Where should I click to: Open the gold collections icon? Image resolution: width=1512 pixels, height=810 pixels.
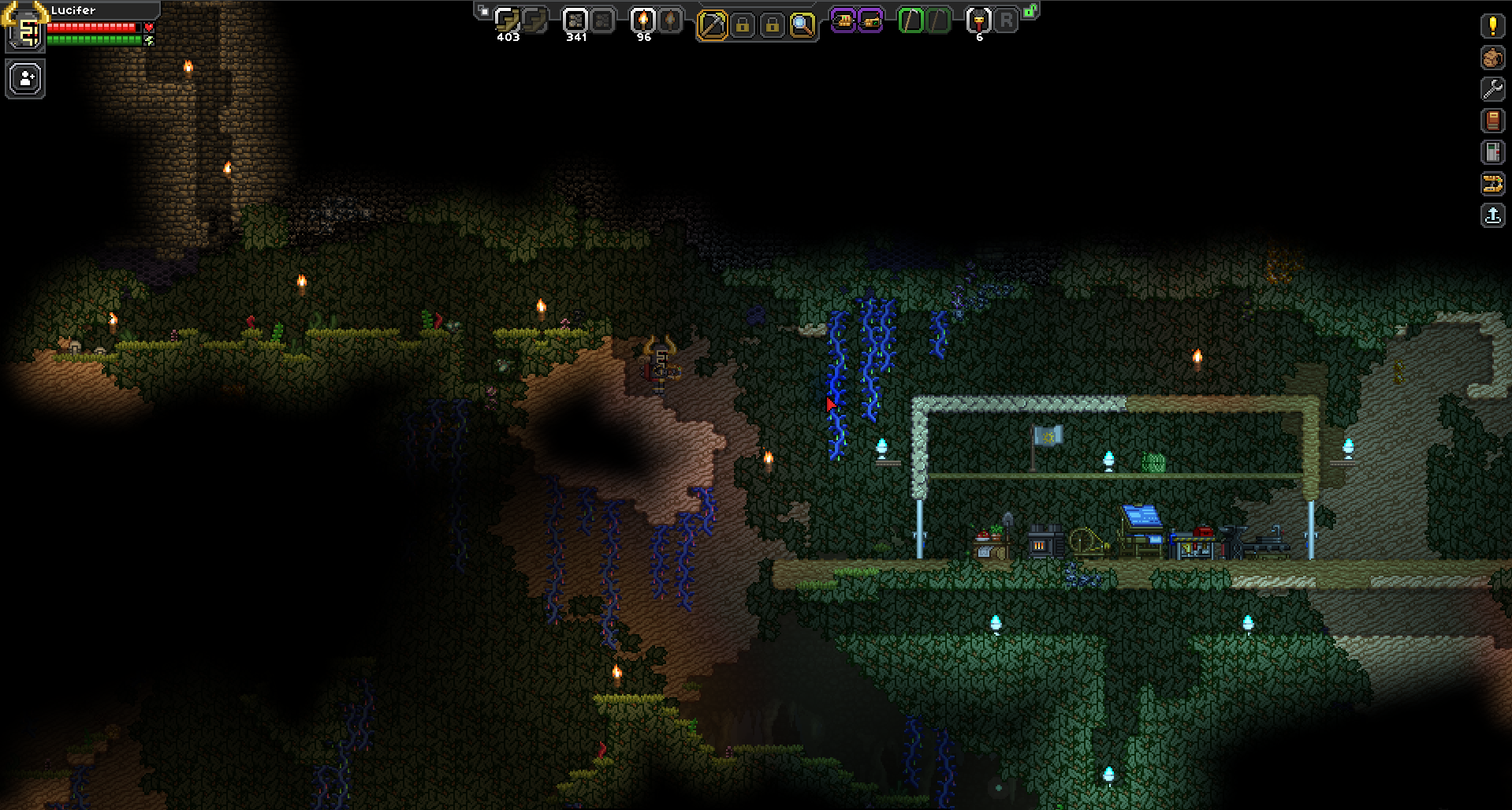pyautogui.click(x=1492, y=185)
